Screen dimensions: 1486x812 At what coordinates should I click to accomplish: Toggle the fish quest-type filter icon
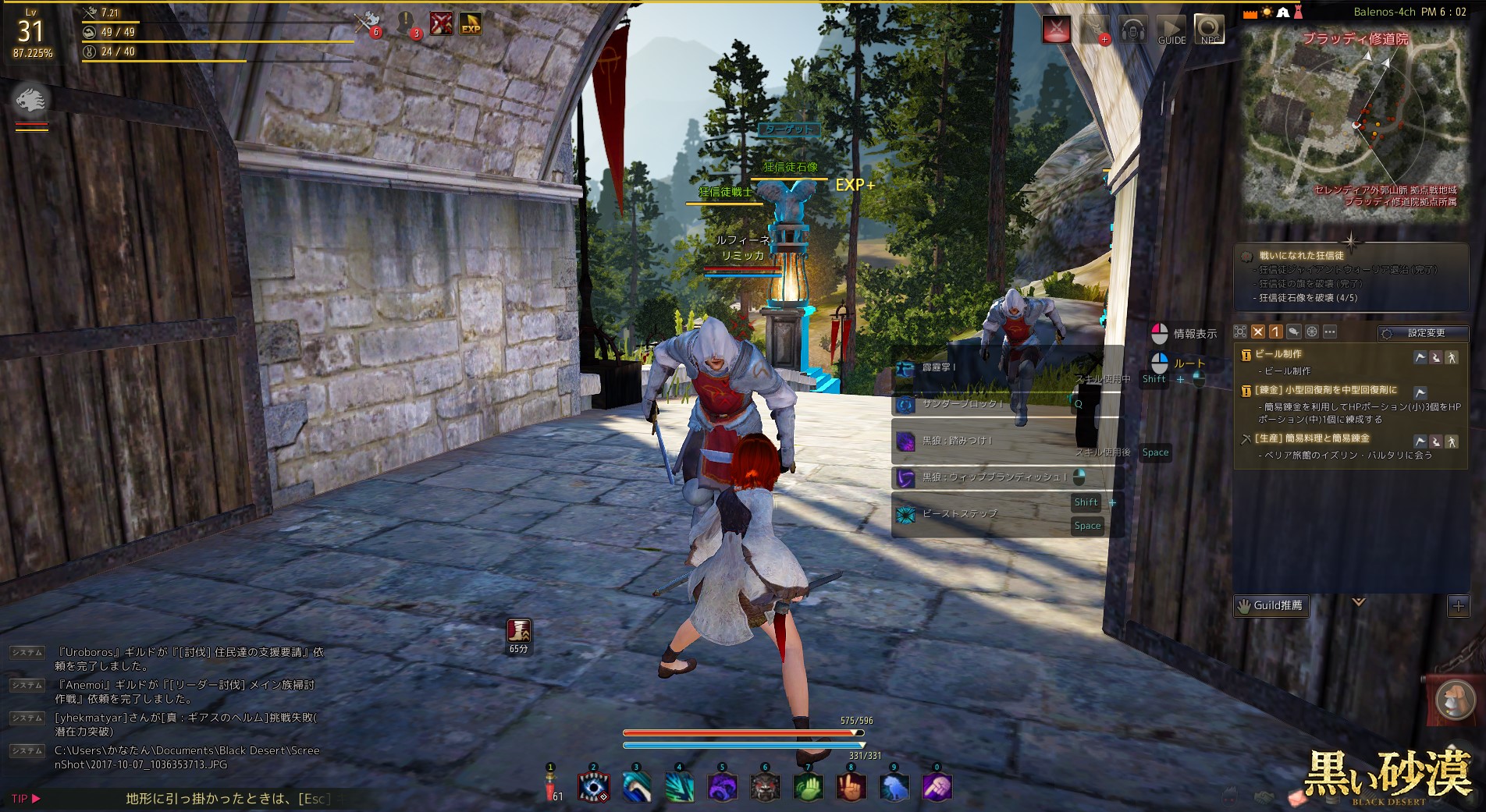(1293, 332)
